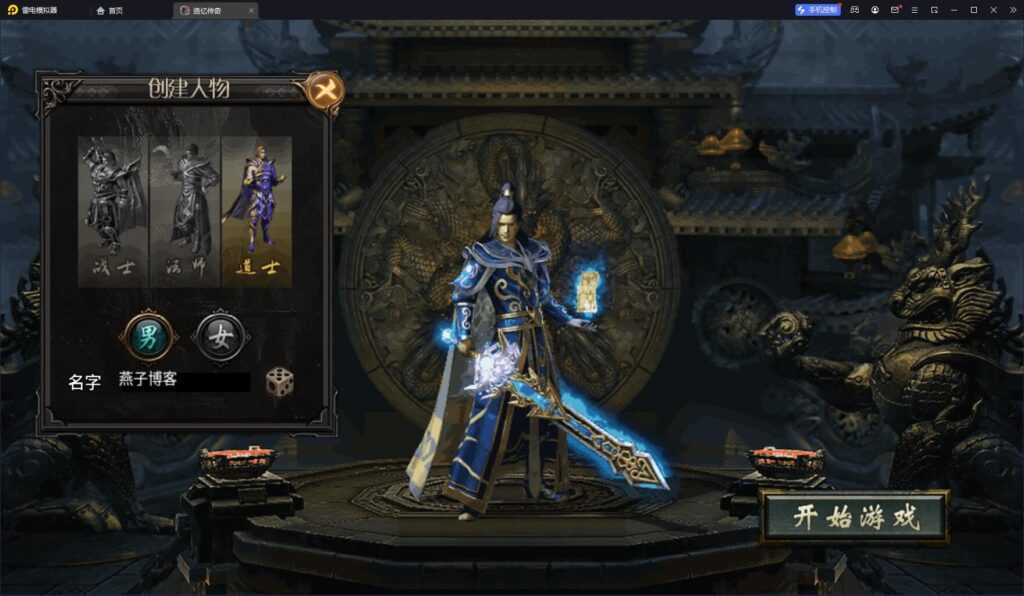Viewport: 1024px width, 596px height.
Task: Start the game with 开始游戏 button
Action: pyautogui.click(x=854, y=517)
